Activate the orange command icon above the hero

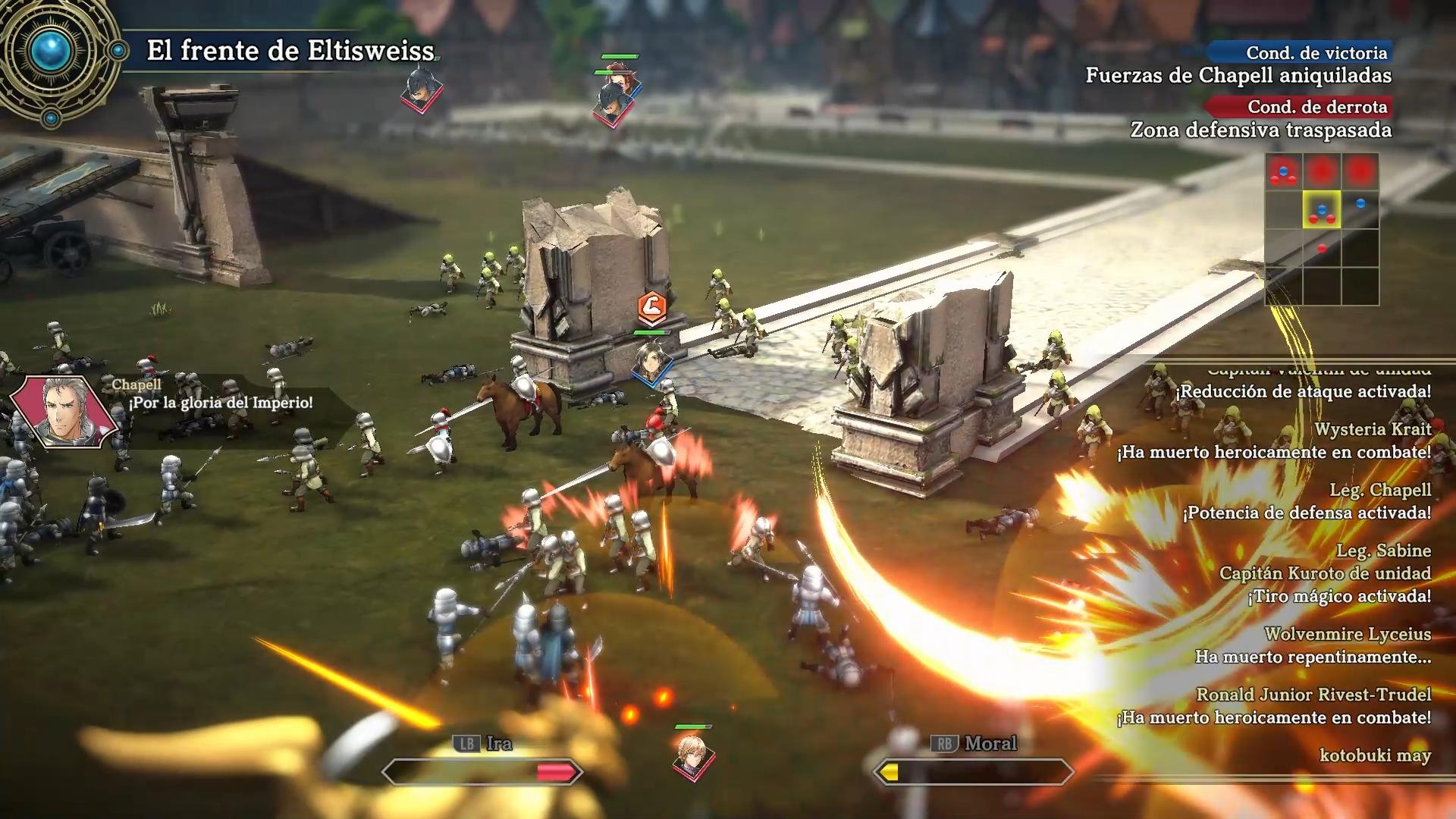click(x=651, y=307)
